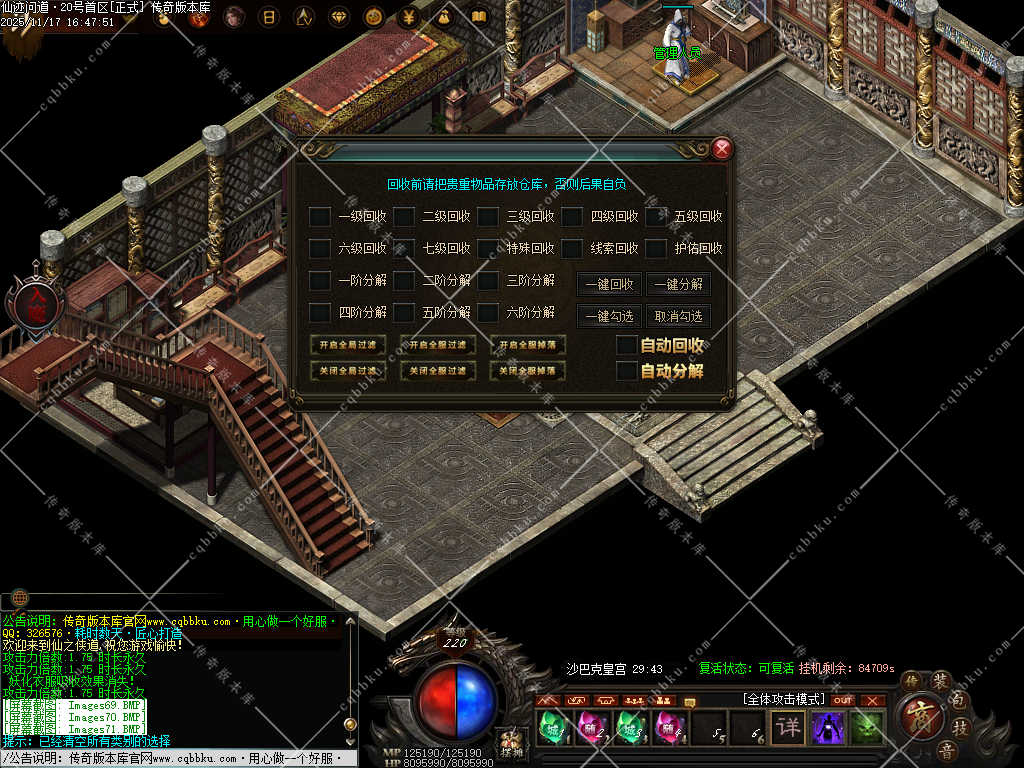Enable the 自动分解 checkbox
1024x768 pixels.
pos(626,371)
